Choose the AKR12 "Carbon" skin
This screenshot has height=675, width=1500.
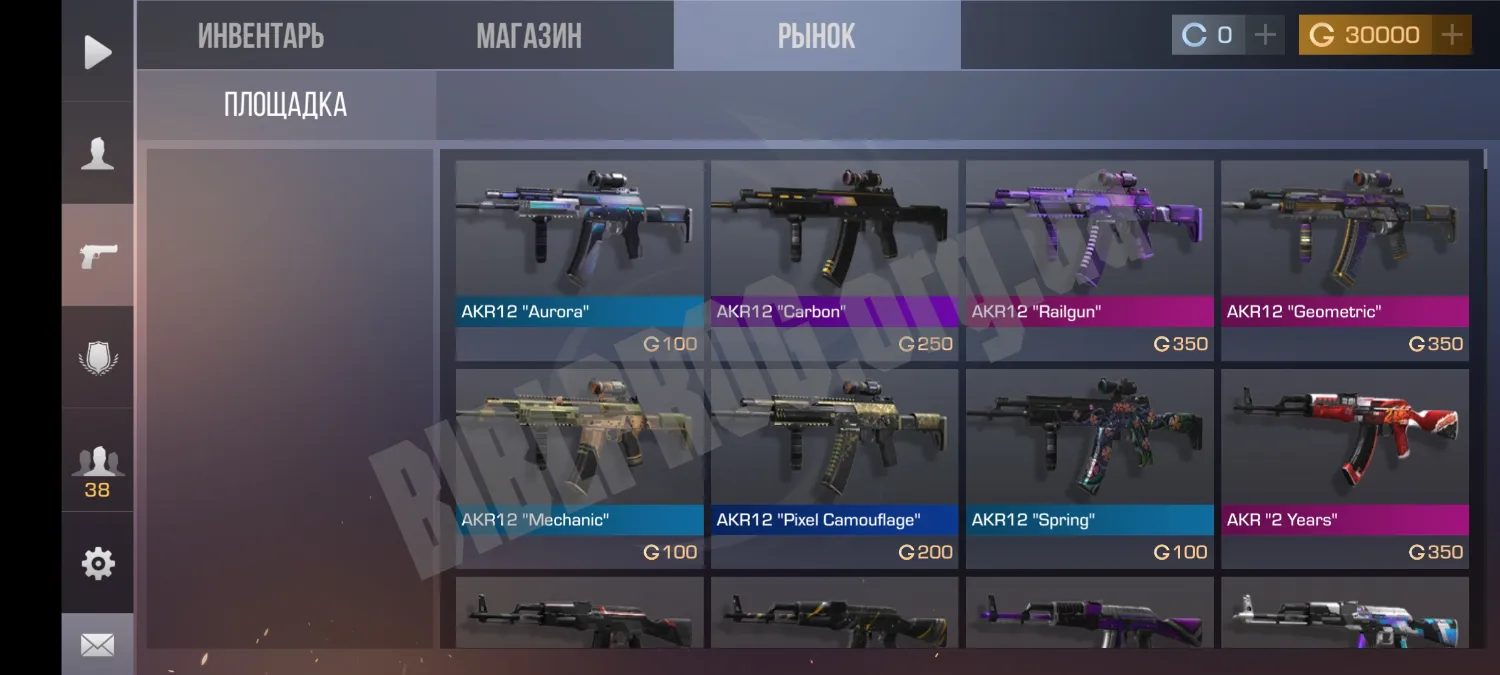(834, 259)
